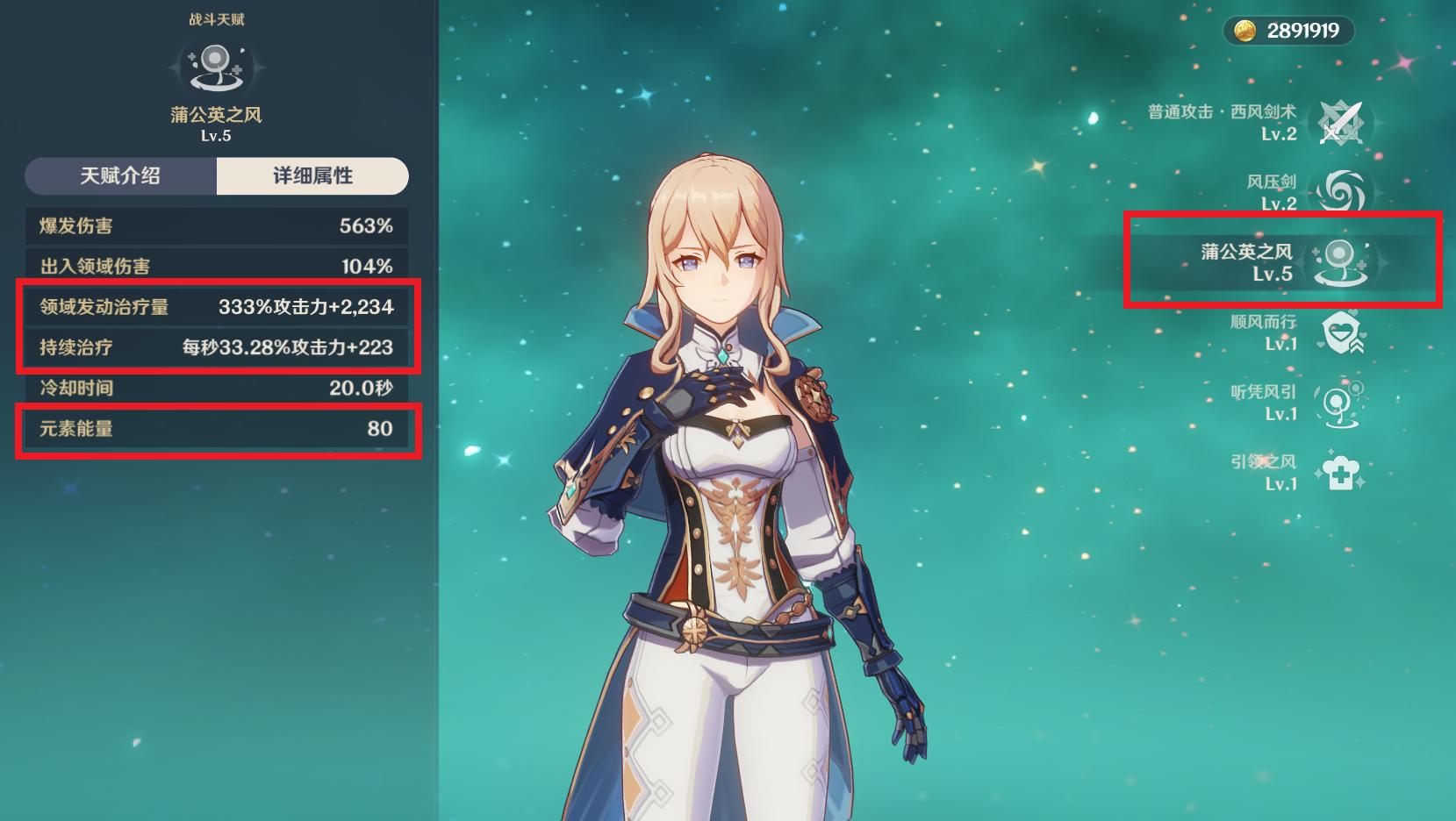Switch to the 天赋介绍 tab
Screen dimensions: 1456x821
point(120,176)
